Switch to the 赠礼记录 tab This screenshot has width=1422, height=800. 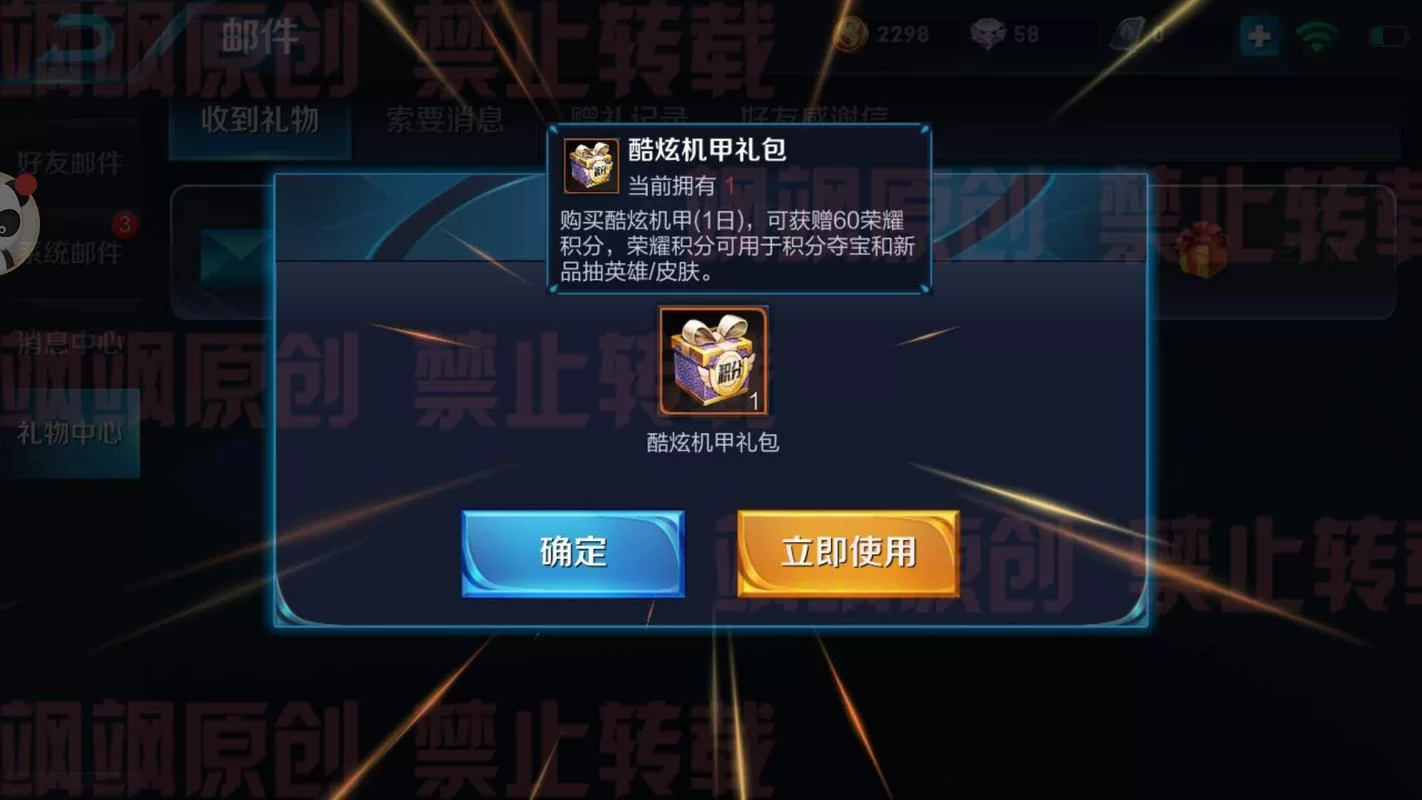pyautogui.click(x=628, y=115)
